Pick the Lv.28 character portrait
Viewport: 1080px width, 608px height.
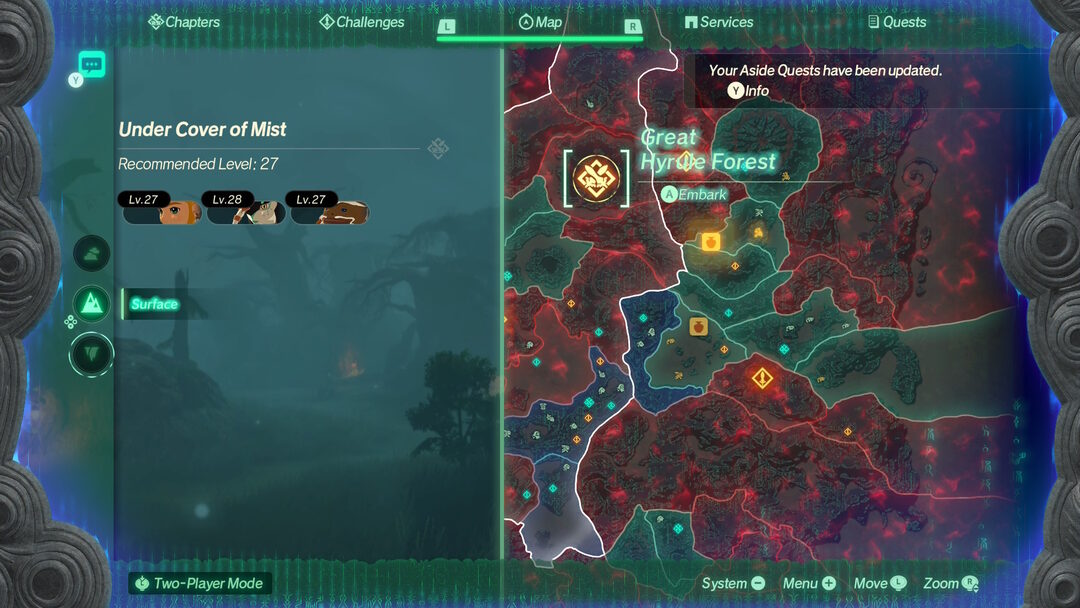(246, 207)
